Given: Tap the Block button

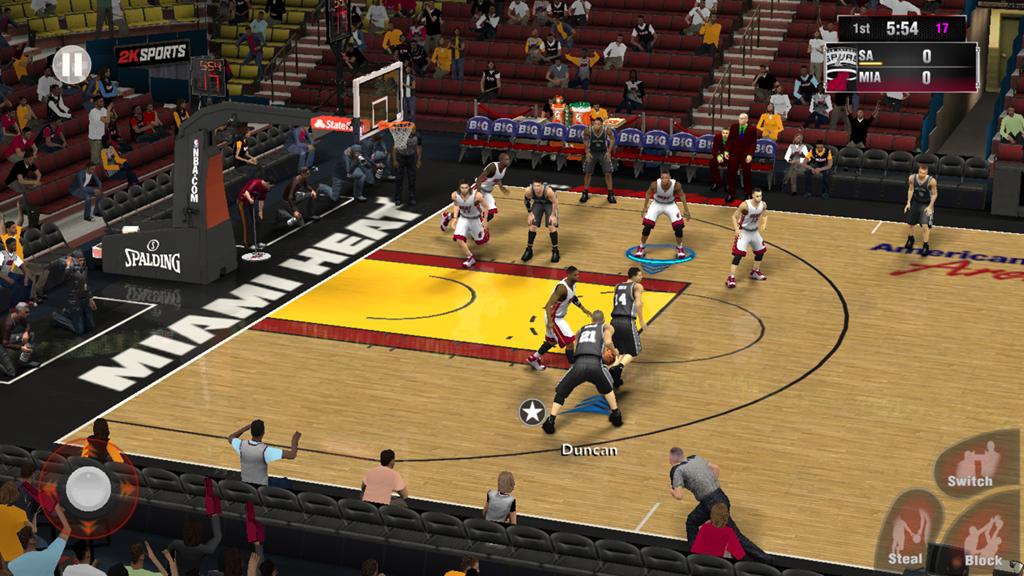Looking at the screenshot, I should 984,541.
